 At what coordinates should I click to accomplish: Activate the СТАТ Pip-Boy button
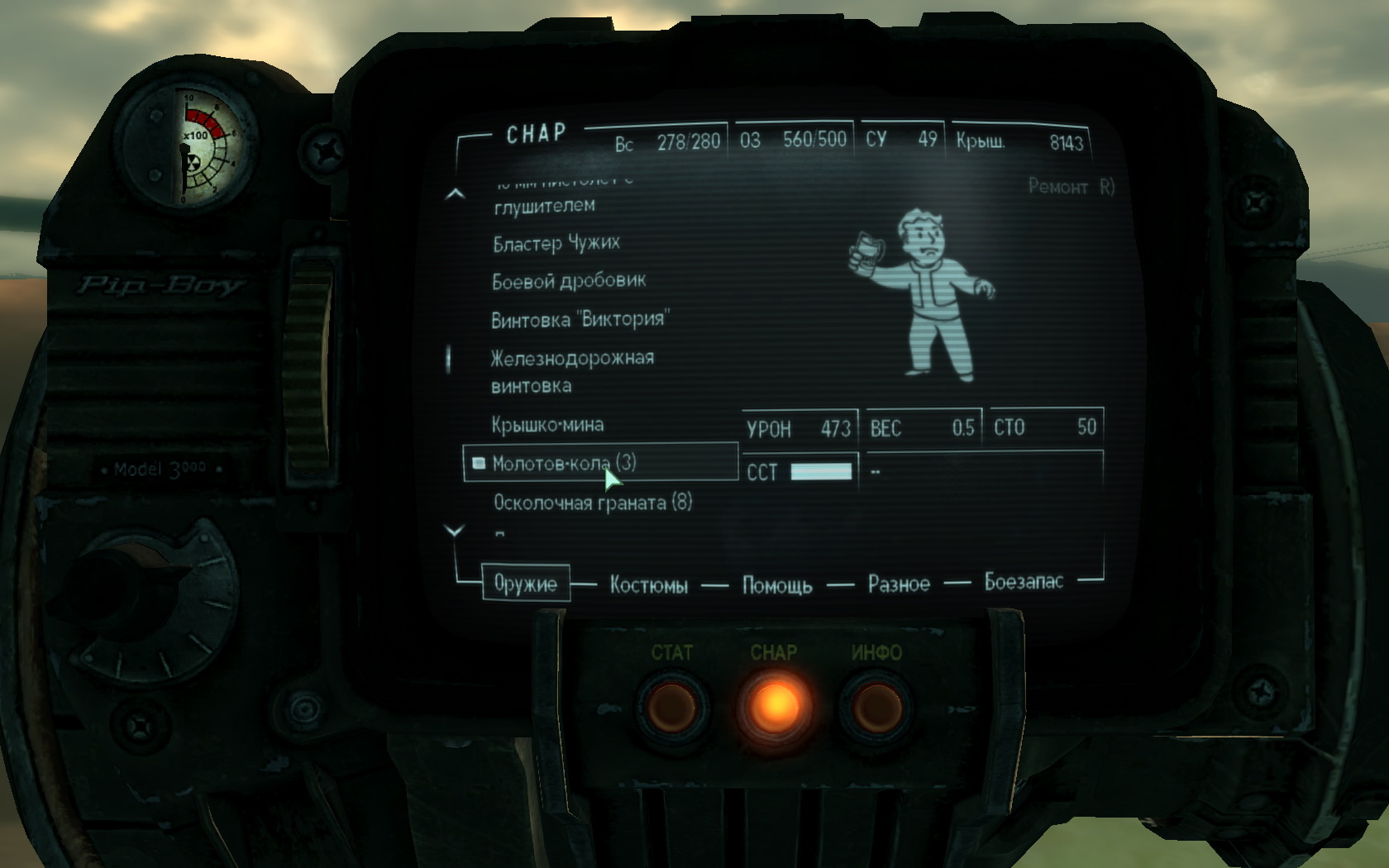671,707
